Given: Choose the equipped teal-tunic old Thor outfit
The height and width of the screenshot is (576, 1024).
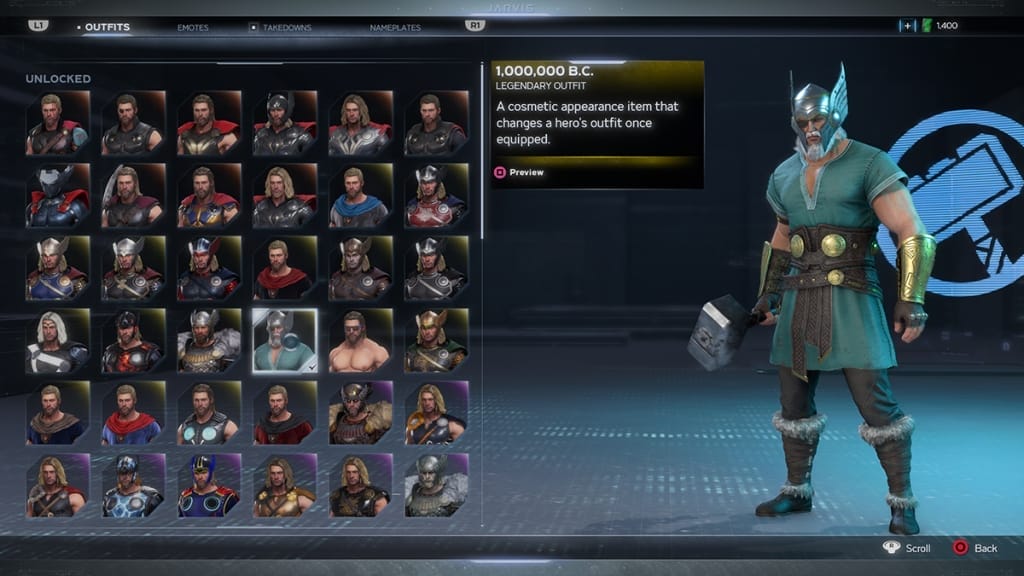Looking at the screenshot, I should tap(285, 340).
